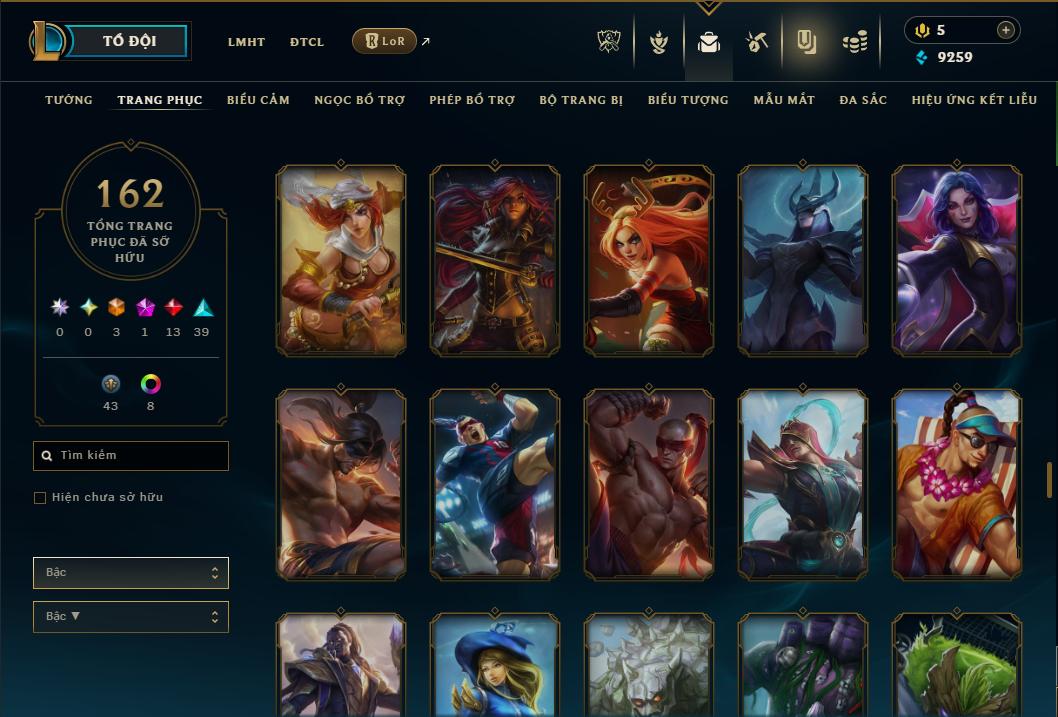This screenshot has height=717, width=1058.
Task: Open the LoR external link
Action: (x=385, y=41)
